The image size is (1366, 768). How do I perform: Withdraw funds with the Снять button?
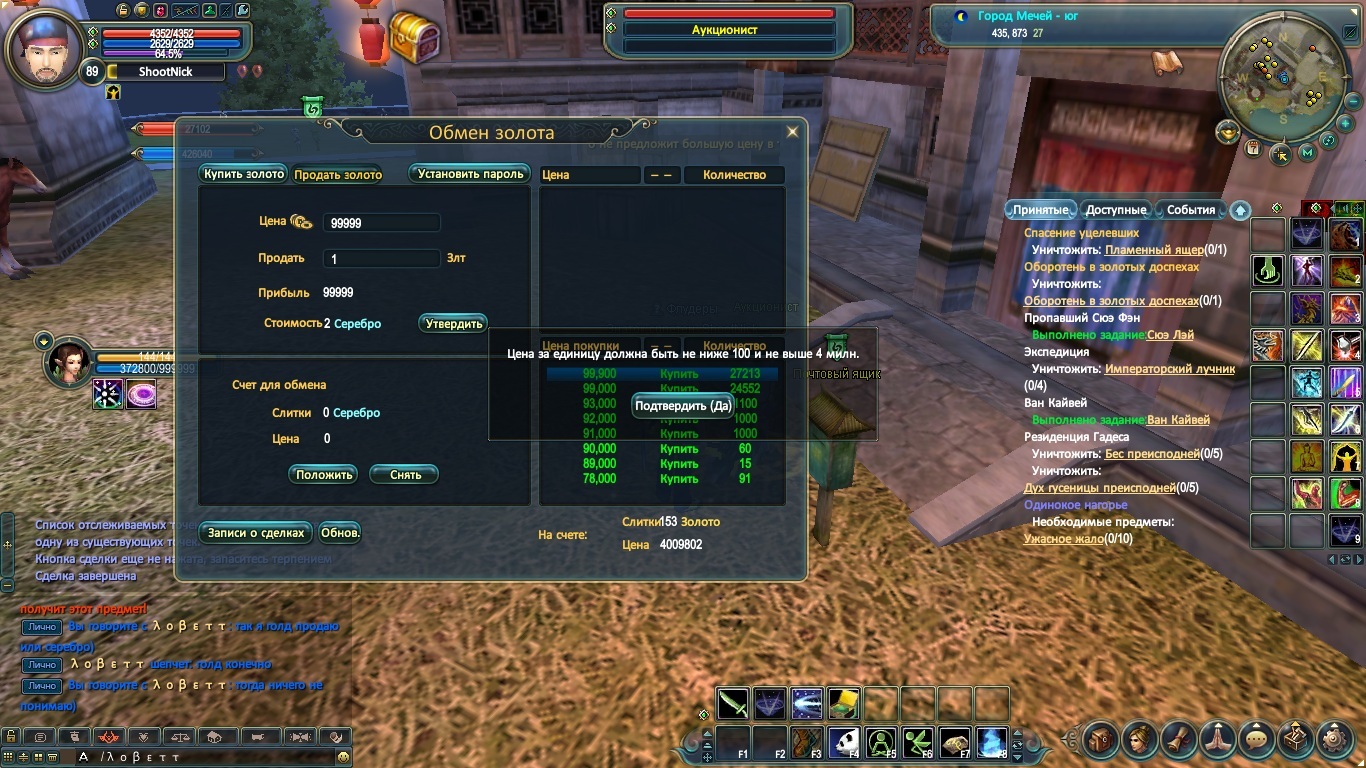pos(405,475)
